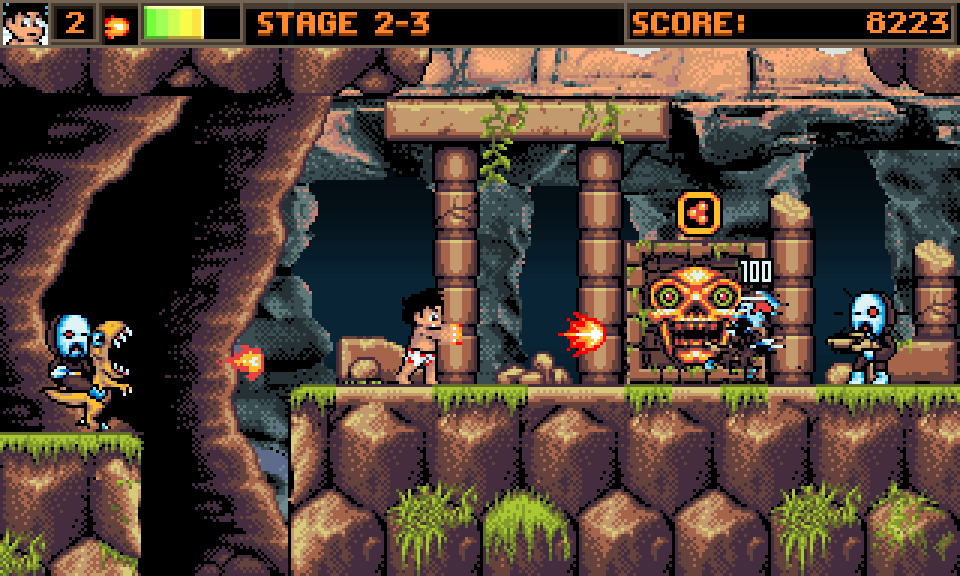960x576 pixels.
Task: Select the fireball weapon icon
Action: click(118, 25)
